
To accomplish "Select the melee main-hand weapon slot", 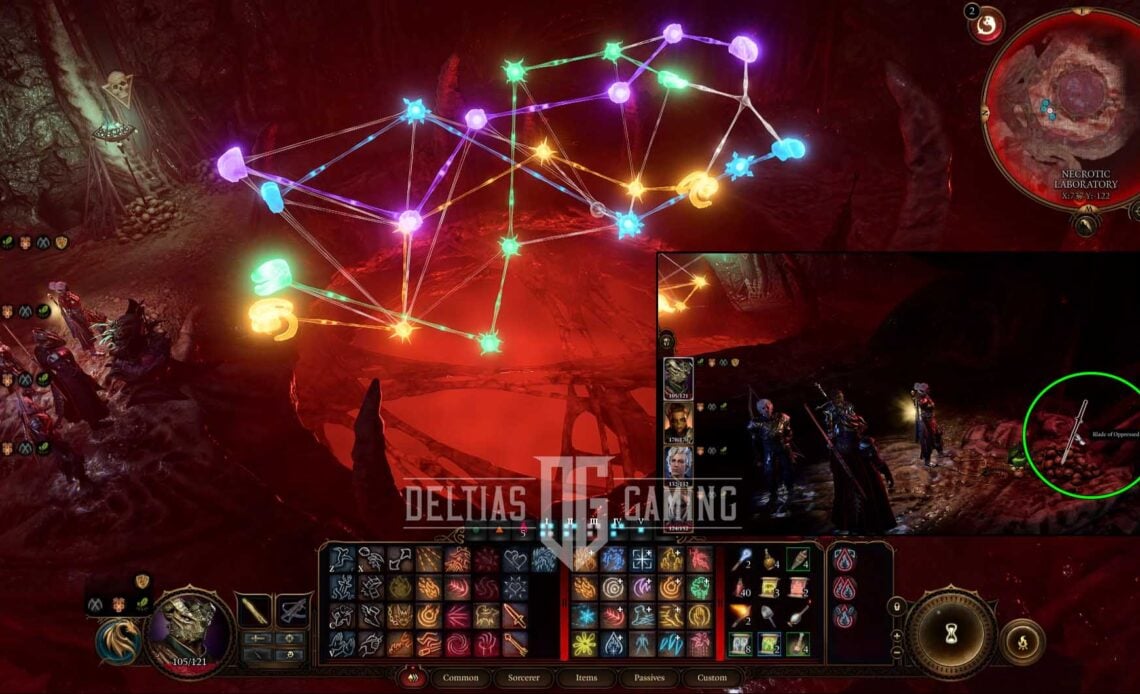I will click(x=254, y=610).
